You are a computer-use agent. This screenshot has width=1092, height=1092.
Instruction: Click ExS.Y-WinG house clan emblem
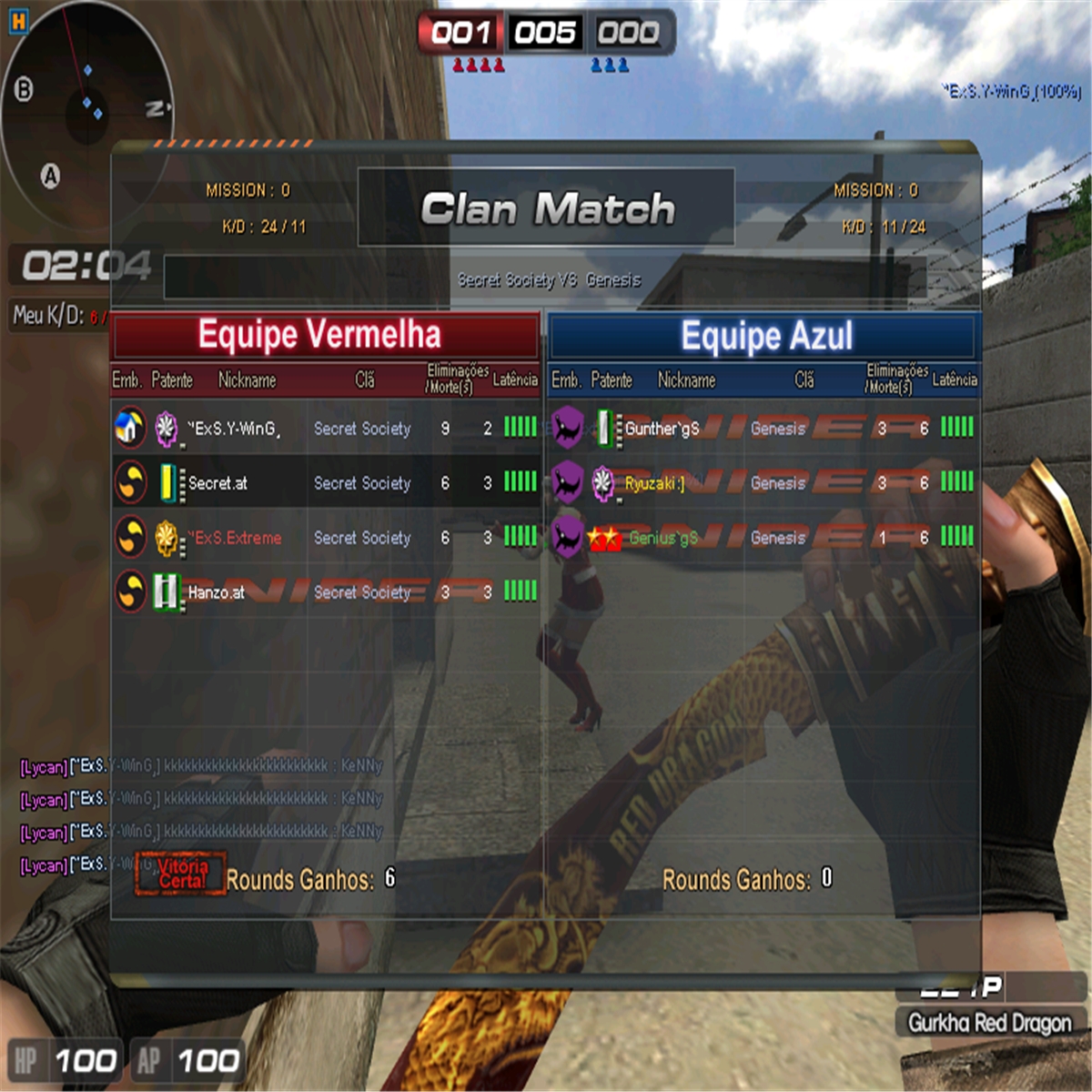130,428
